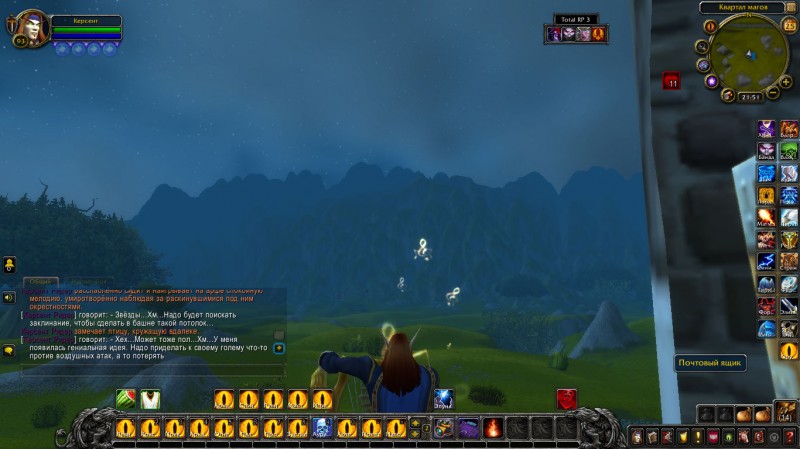Viewport: 800px width, 449px height.
Task: Click the speaker voice chat button
Action: (x=8, y=297)
